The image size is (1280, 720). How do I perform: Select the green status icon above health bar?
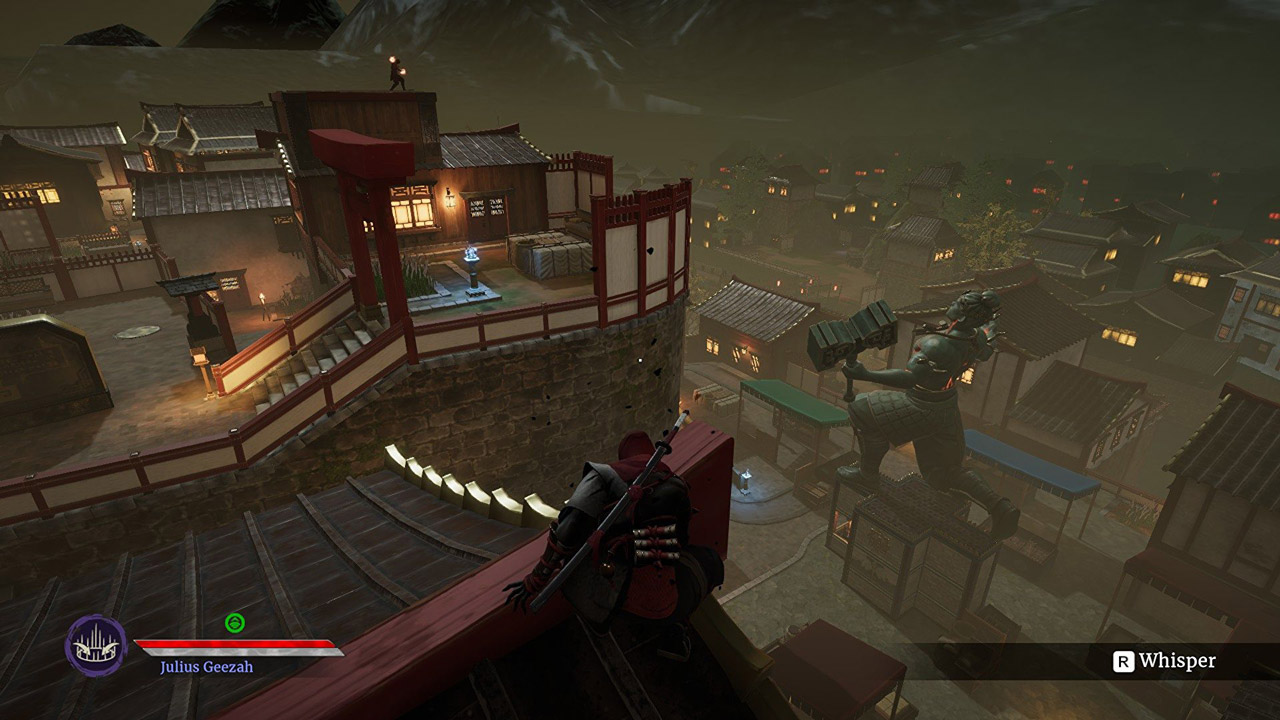(235, 623)
